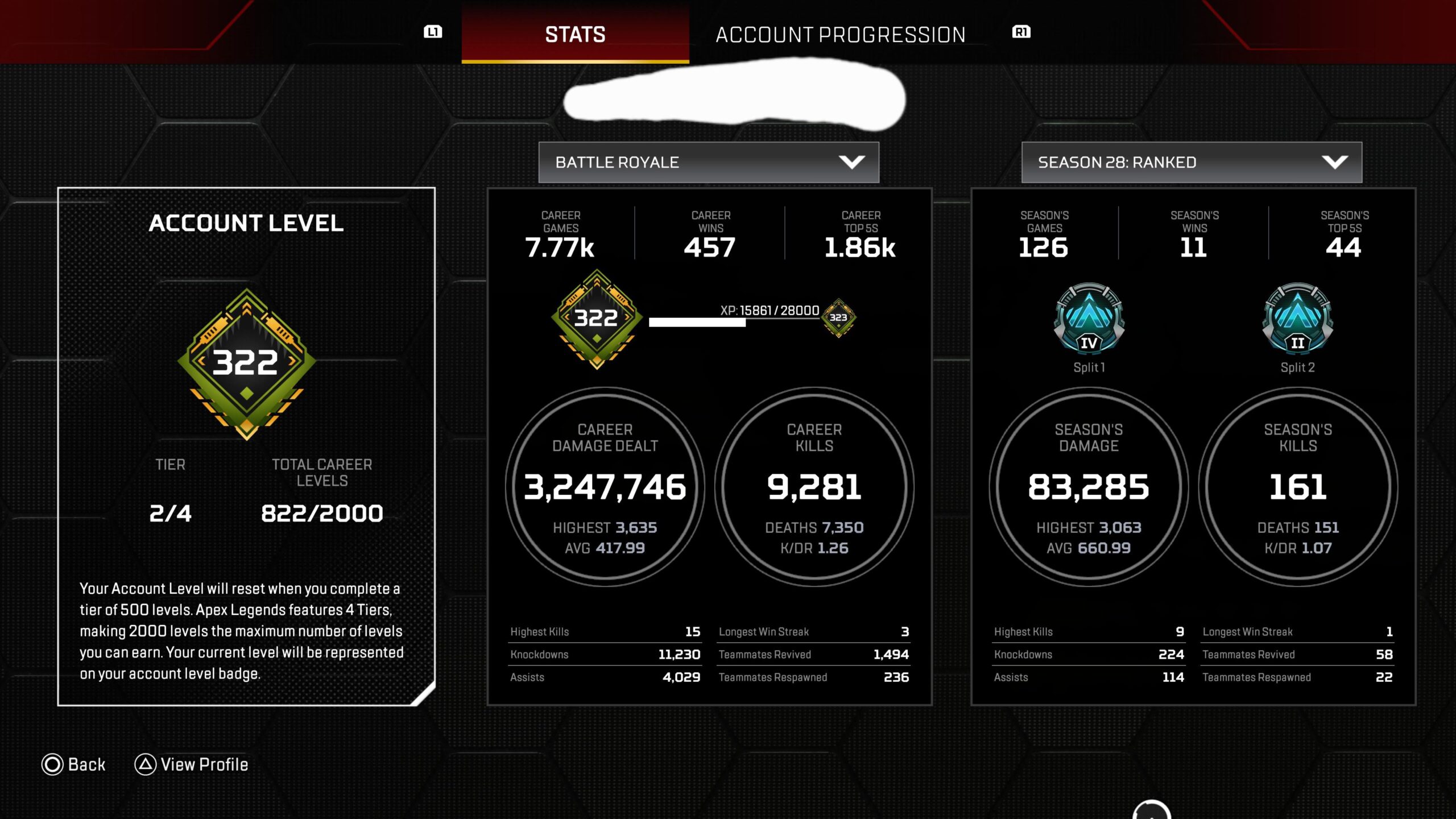
Task: Switch to the Account Progression tab
Action: click(840, 35)
